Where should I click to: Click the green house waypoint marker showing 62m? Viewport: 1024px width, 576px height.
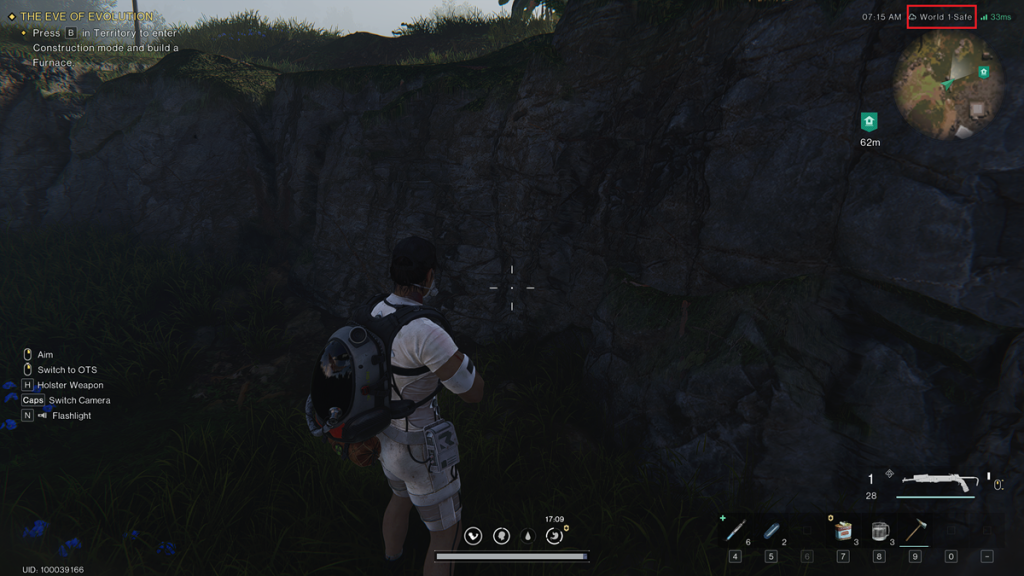869,122
